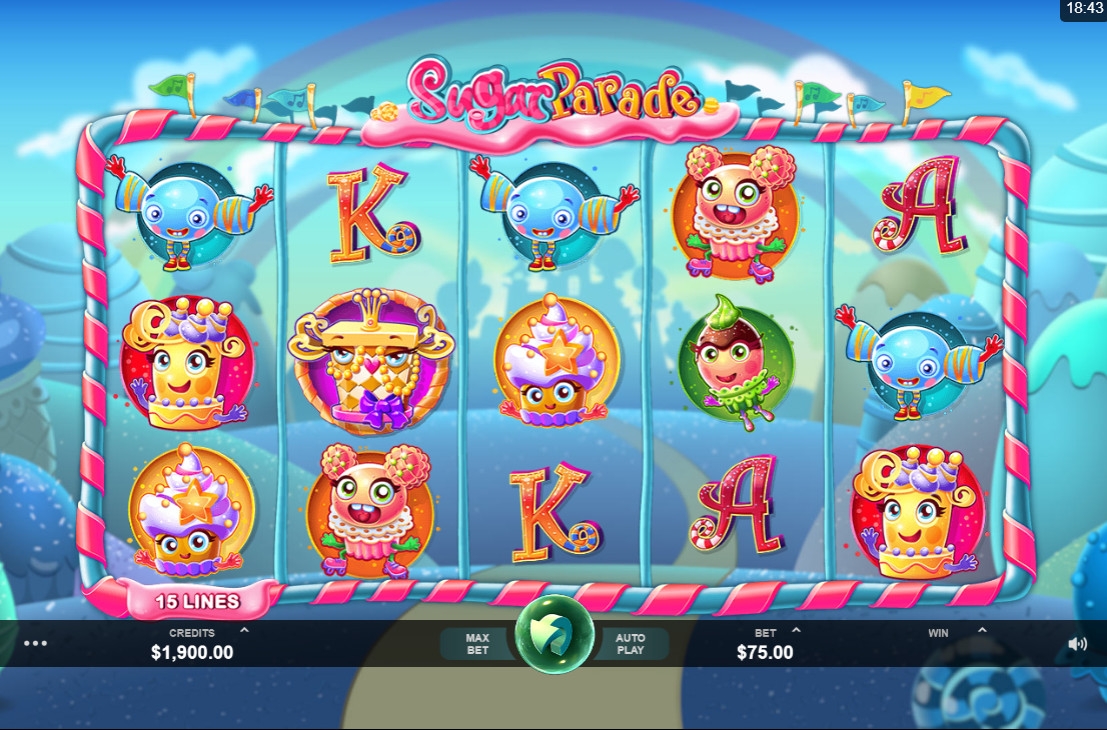Expand the Win panel arrow

[982, 631]
